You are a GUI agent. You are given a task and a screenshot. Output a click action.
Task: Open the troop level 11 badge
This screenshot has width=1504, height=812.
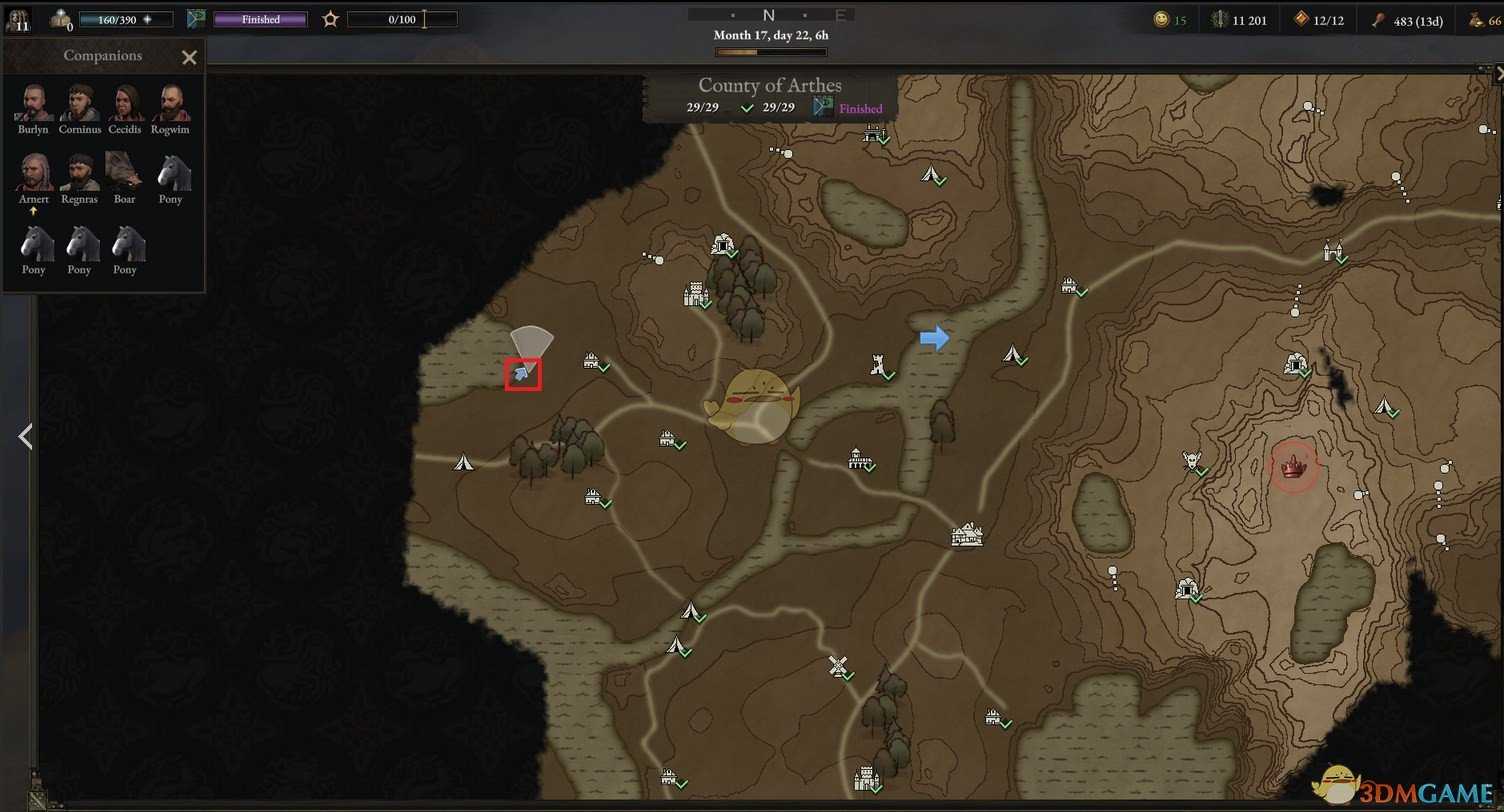coord(18,19)
